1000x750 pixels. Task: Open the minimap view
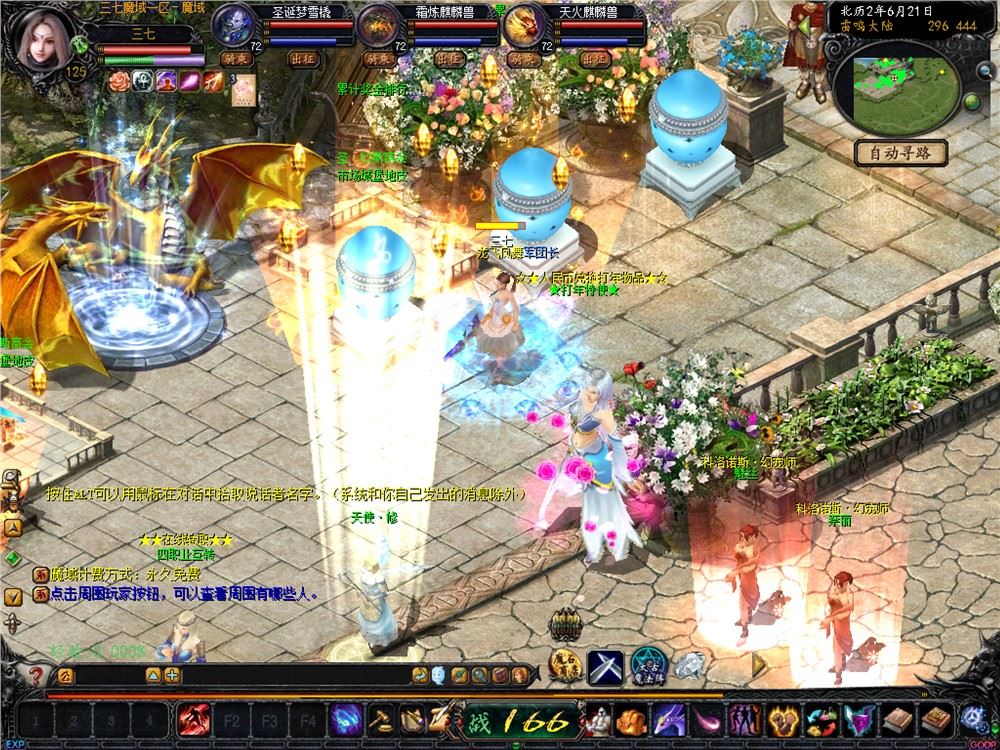(898, 84)
